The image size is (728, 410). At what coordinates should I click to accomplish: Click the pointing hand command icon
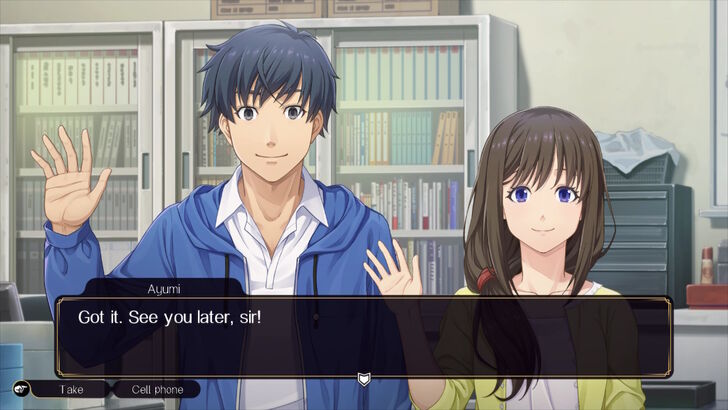coord(20,389)
